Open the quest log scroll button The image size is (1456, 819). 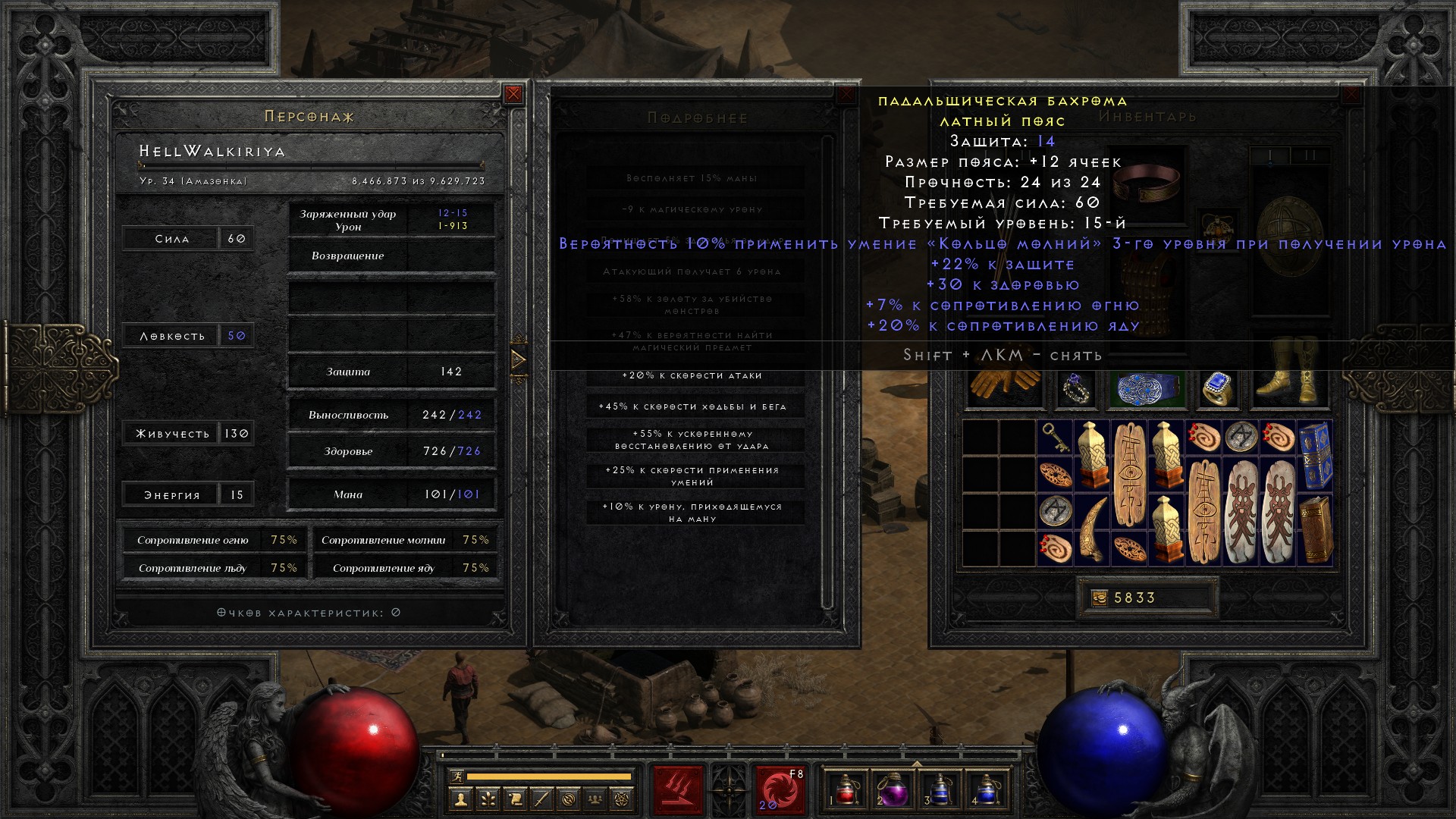515,799
